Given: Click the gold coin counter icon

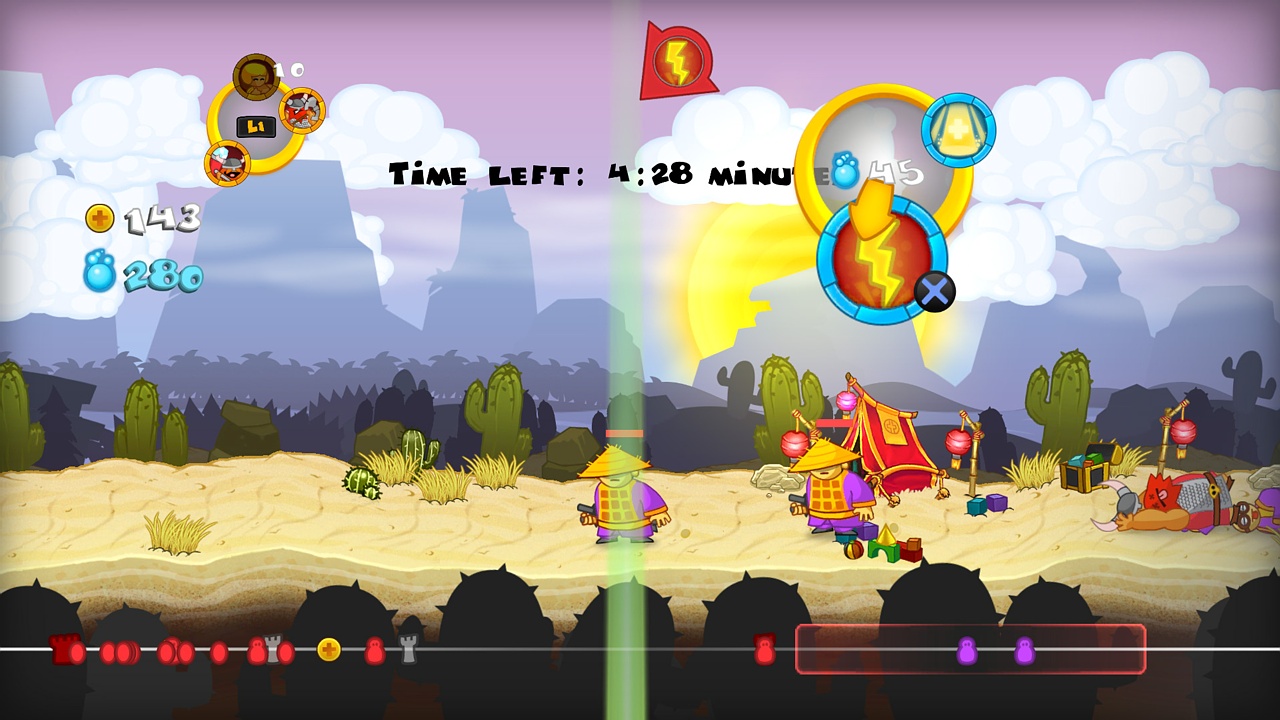Looking at the screenshot, I should pyautogui.click(x=98, y=218).
